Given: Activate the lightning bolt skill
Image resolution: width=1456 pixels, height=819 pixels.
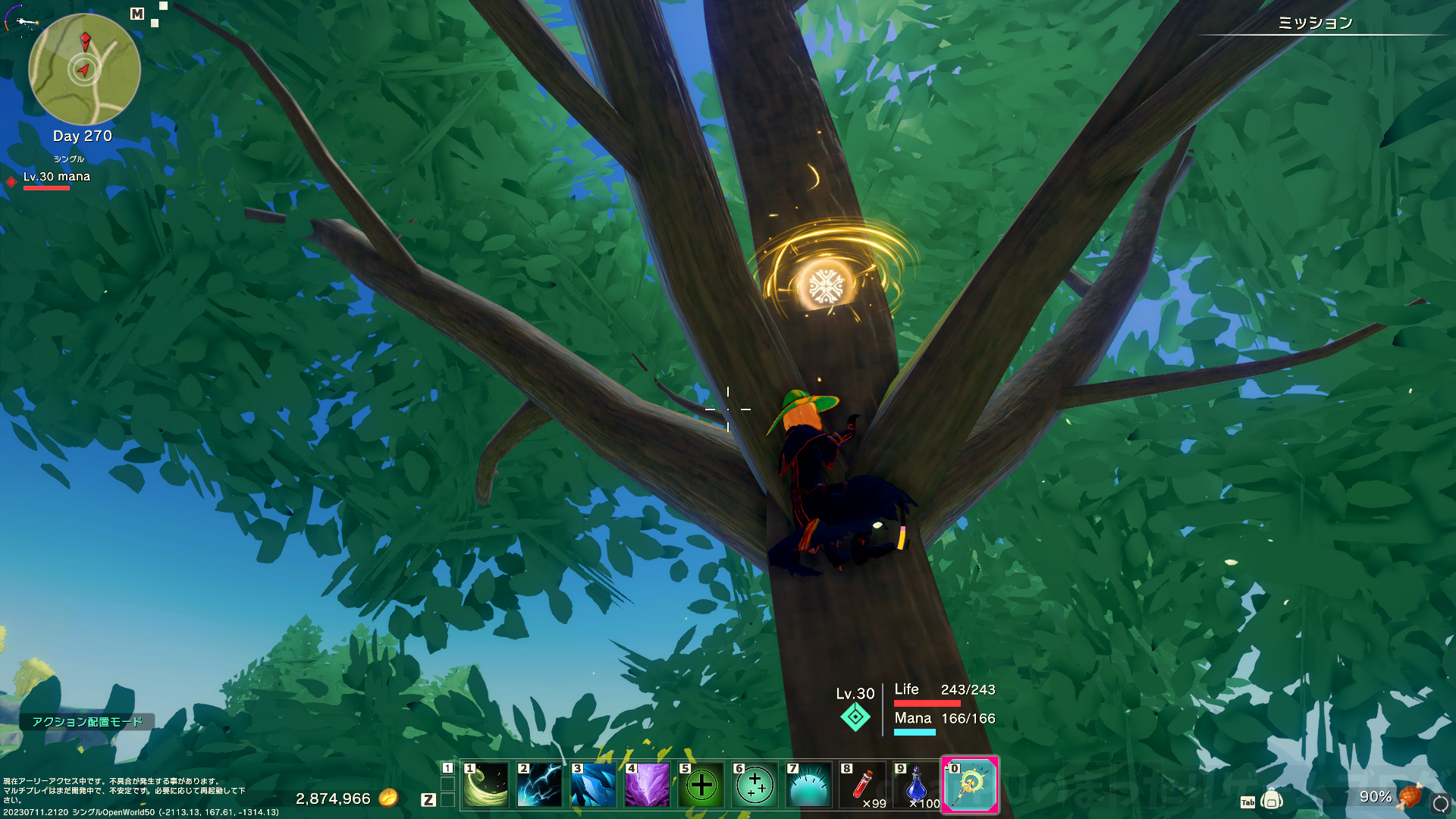Looking at the screenshot, I should coord(540,786).
